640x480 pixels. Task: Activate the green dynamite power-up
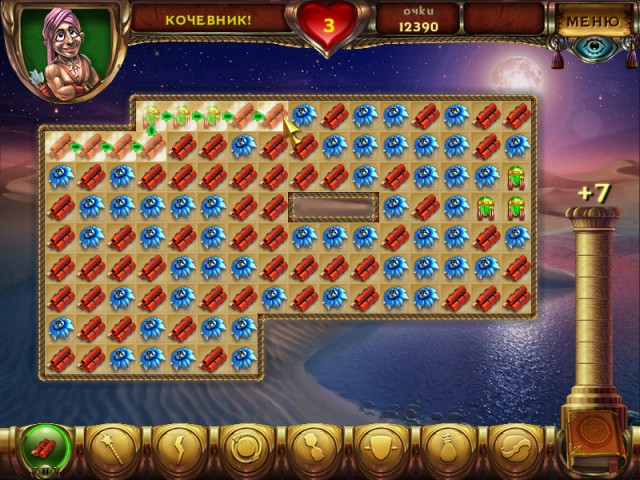pyautogui.click(x=44, y=447)
